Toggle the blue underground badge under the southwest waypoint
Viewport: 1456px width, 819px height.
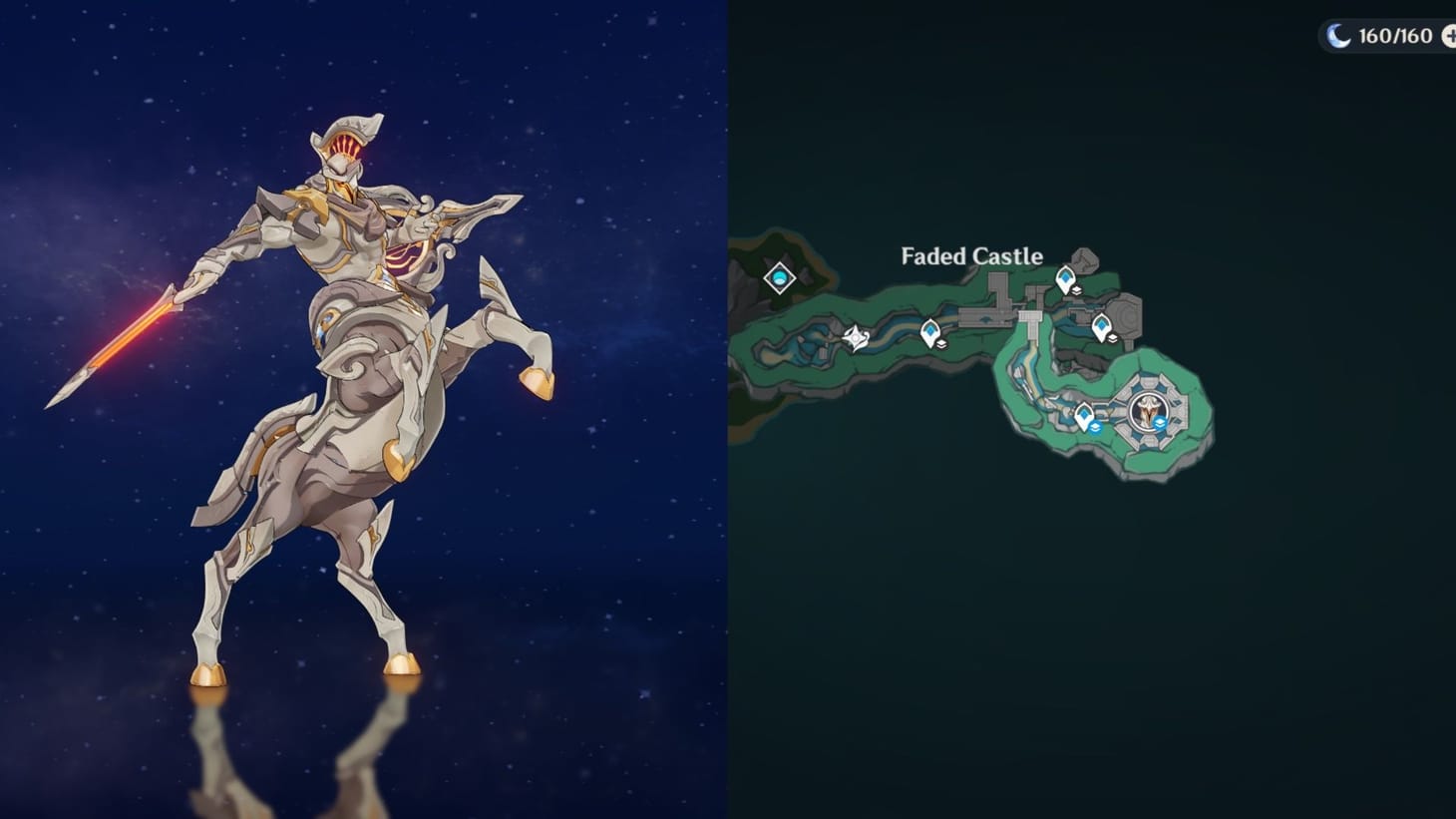coord(1096,427)
